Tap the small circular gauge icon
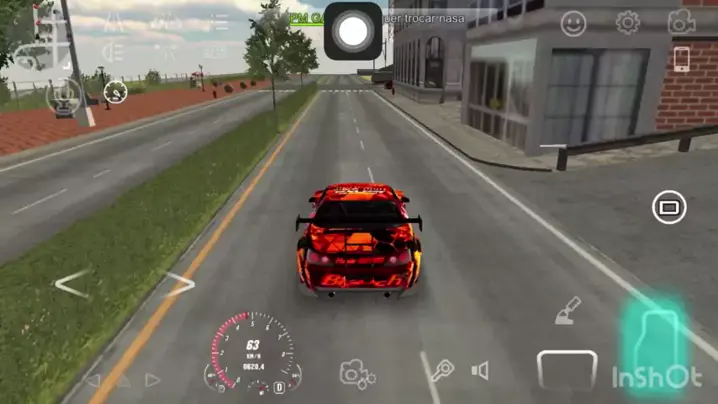Image resolution: width=718 pixels, height=404 pixels. 116,93
